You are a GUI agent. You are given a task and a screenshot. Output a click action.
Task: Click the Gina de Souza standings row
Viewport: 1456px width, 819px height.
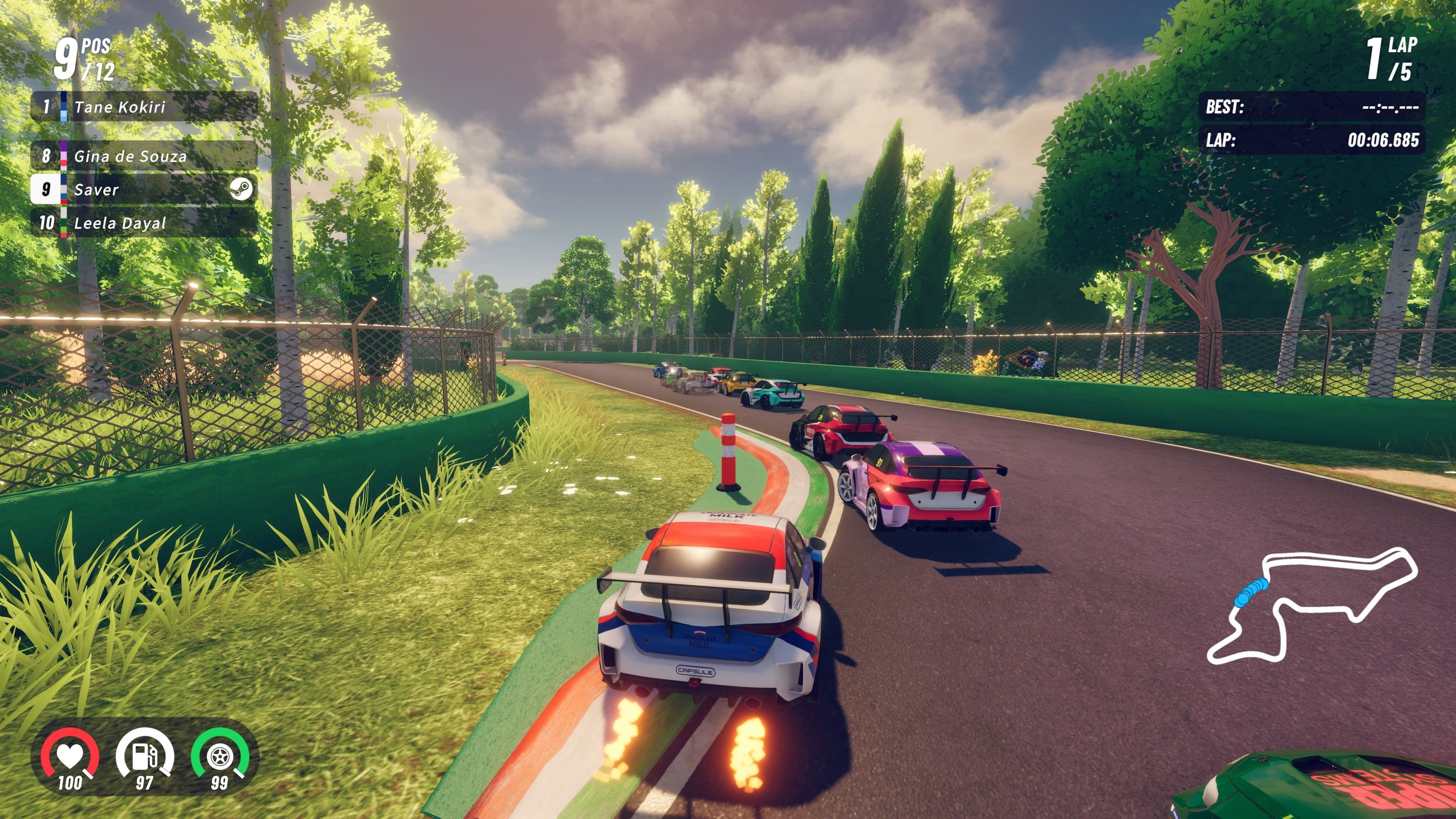[144, 156]
